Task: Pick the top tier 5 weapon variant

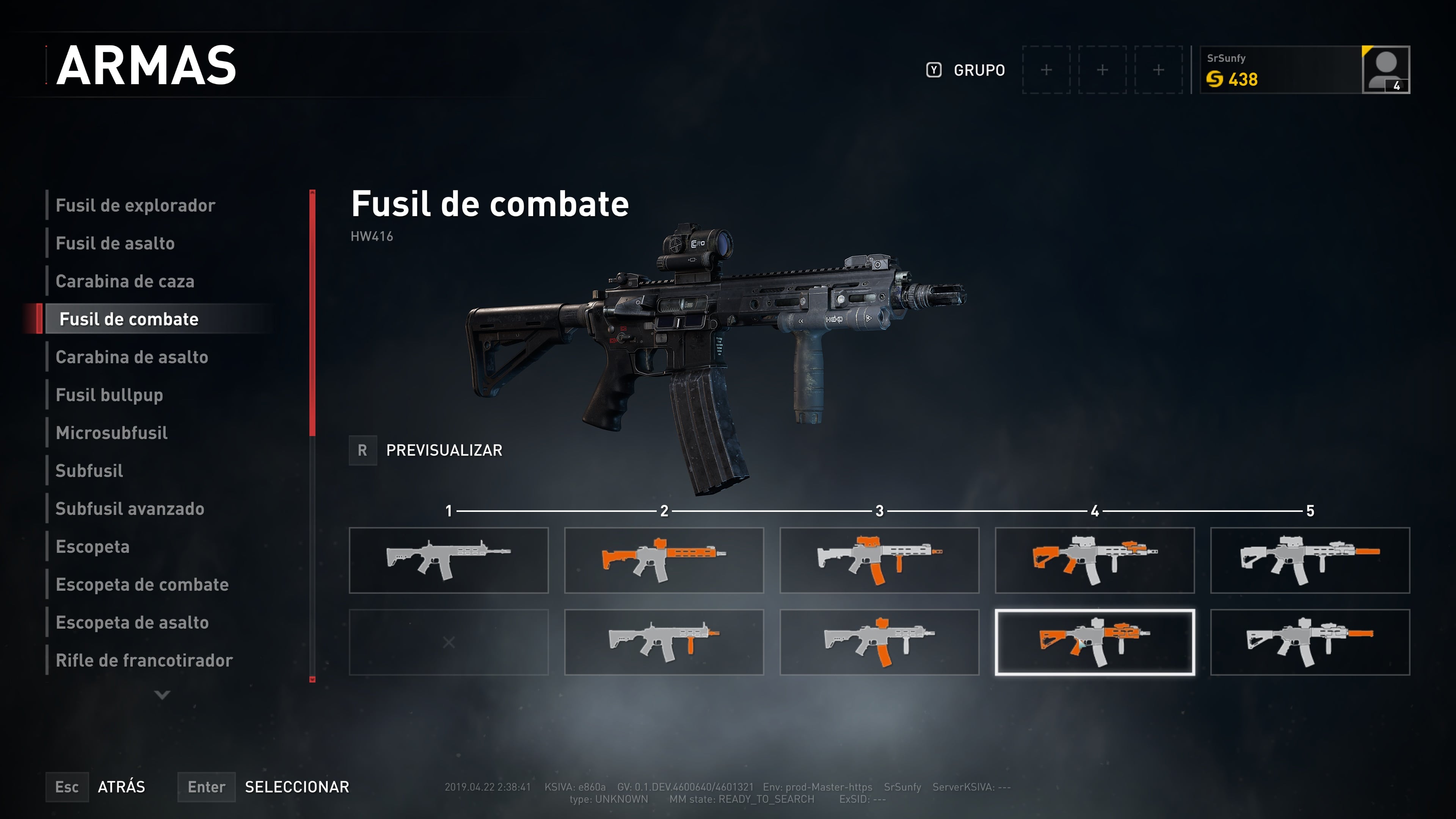Action: click(x=1310, y=560)
